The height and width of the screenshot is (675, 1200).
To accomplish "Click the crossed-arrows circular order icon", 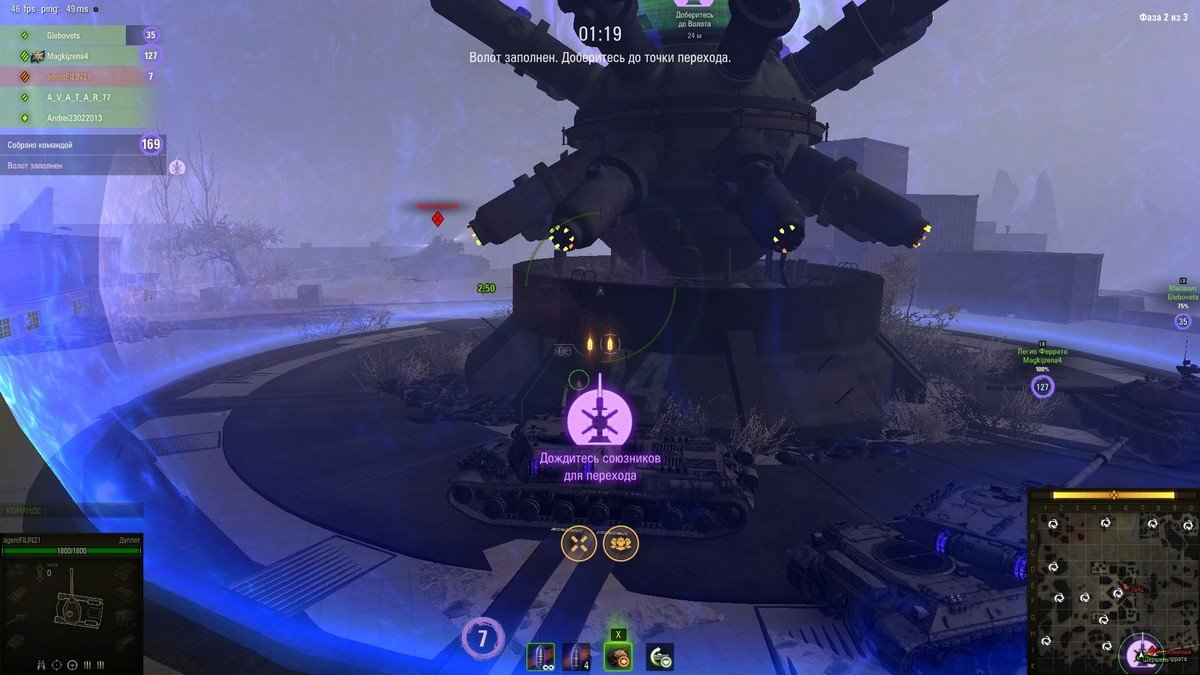I will (578, 544).
